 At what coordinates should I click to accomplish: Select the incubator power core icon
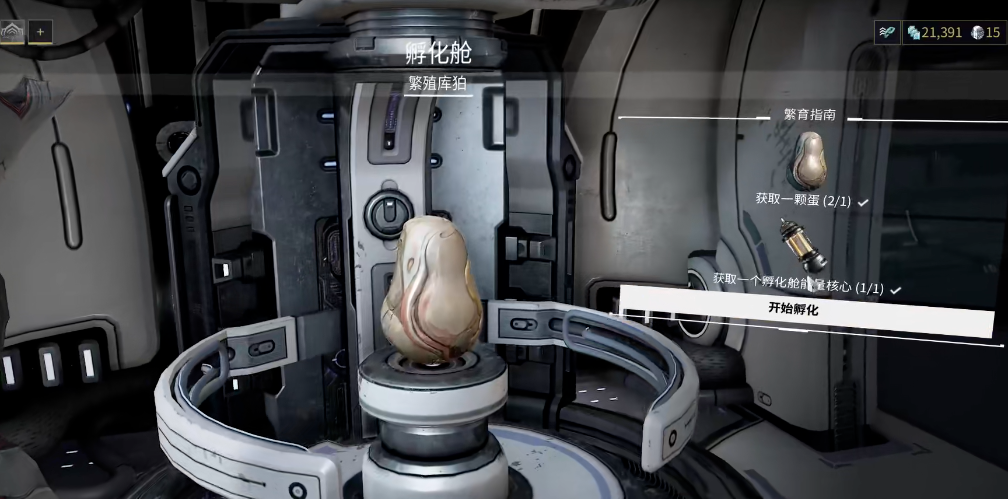804,244
